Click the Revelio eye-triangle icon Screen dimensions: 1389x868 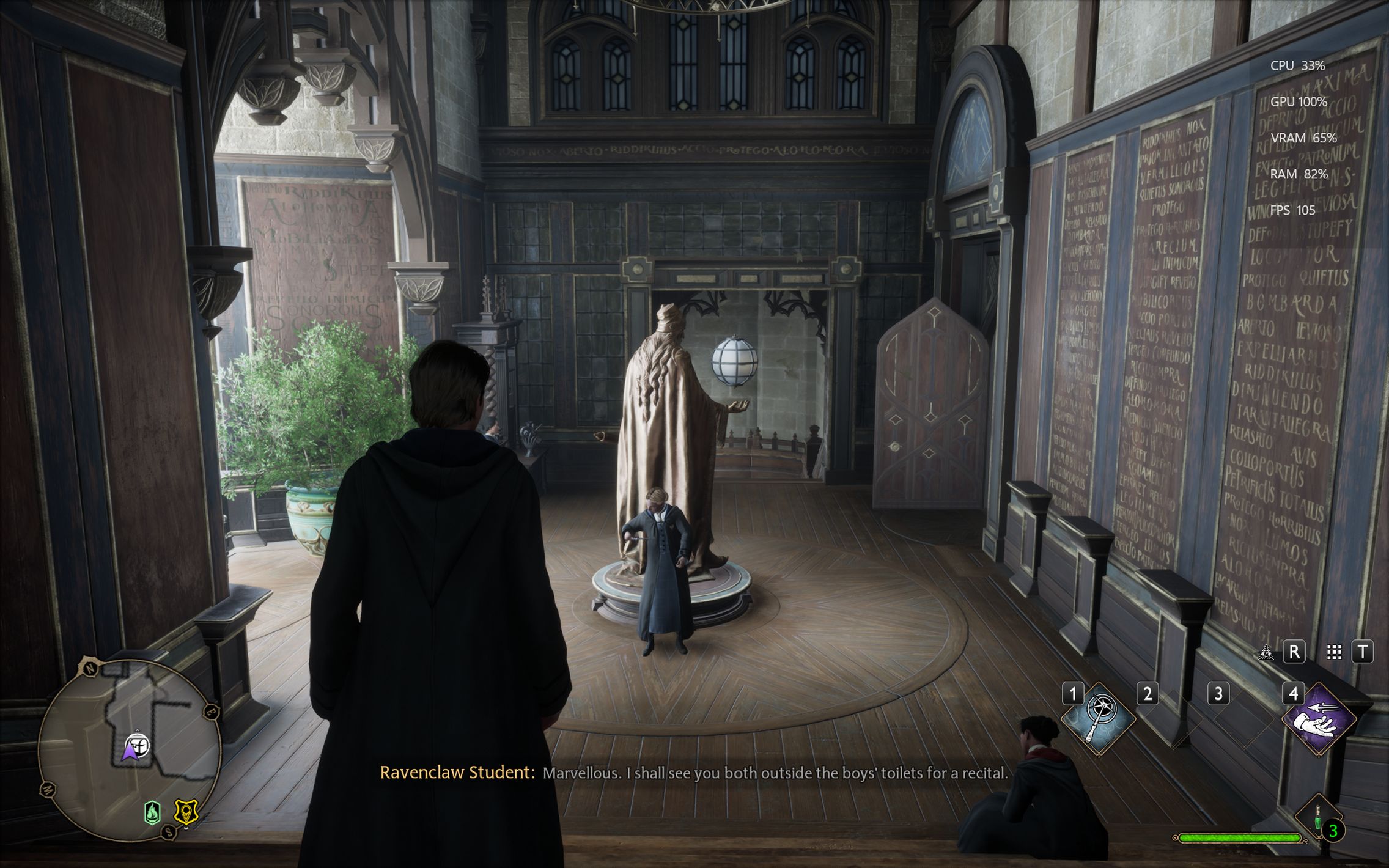point(1266,653)
